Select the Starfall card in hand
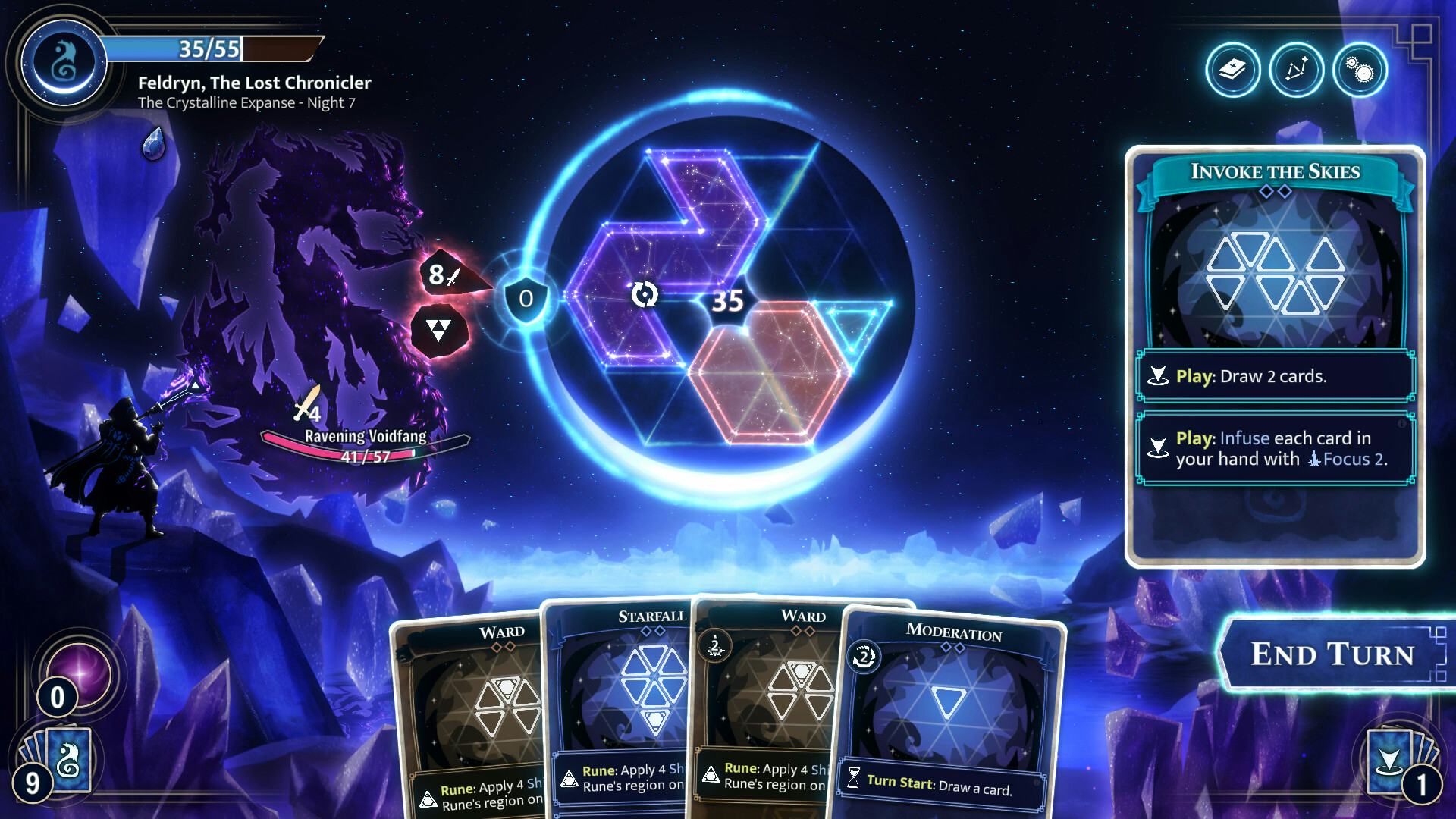 (622, 705)
